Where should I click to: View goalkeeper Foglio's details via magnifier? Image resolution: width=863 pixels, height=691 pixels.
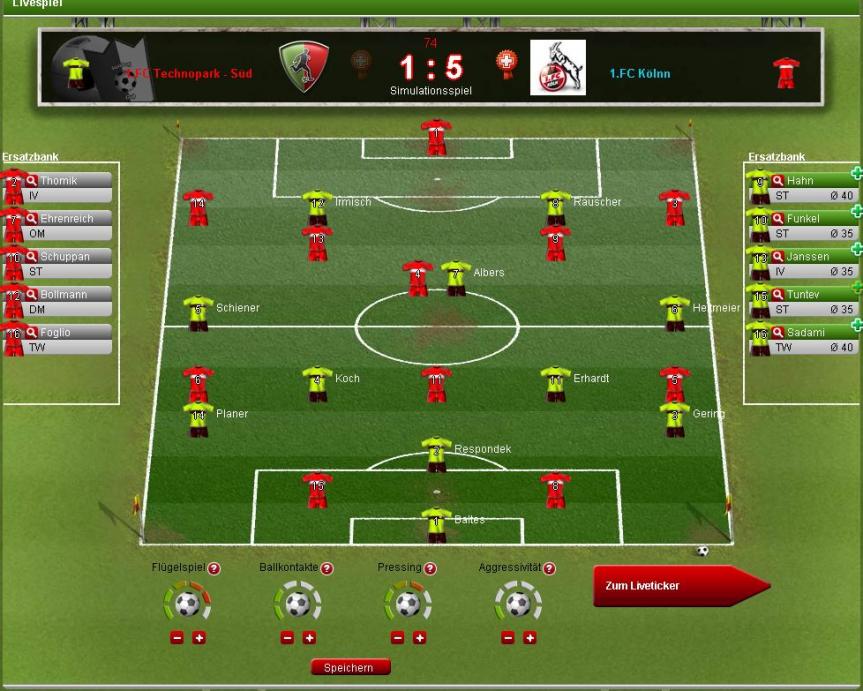[x=31, y=333]
